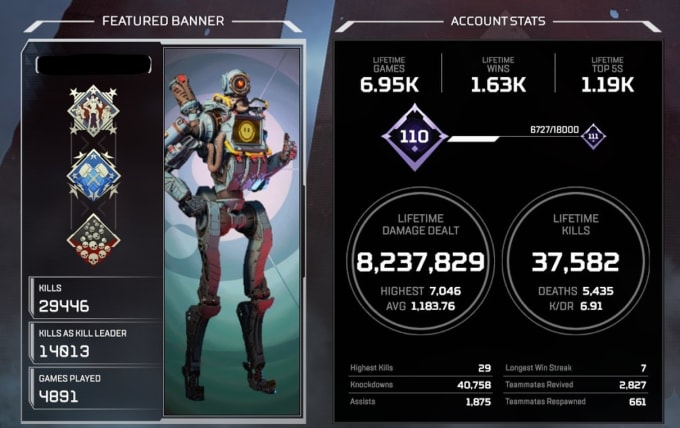Select the blue diamond fists badge

pos(93,176)
